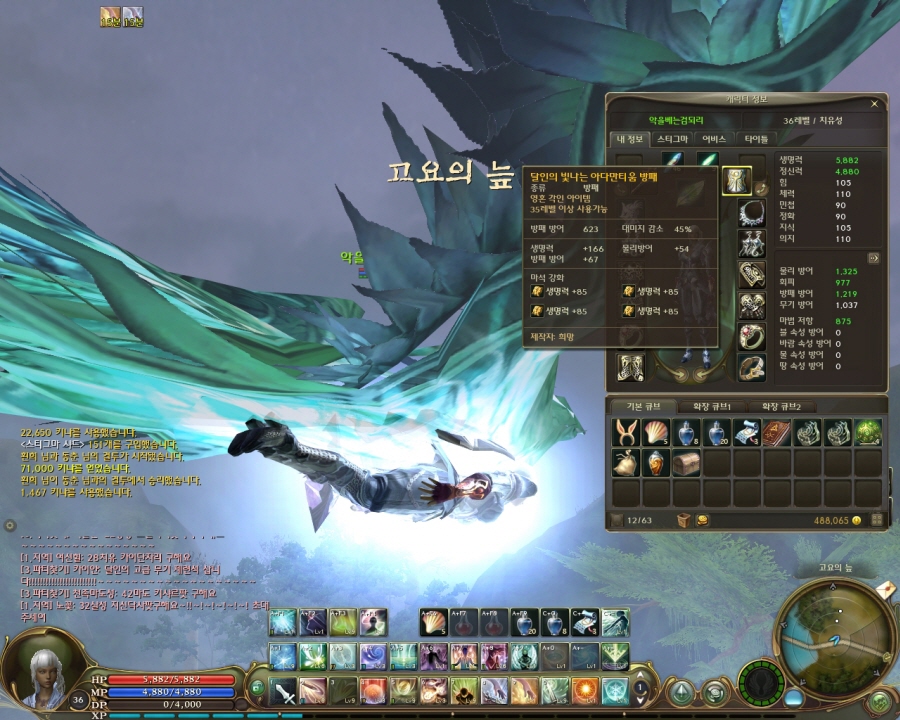Open the mail envelope icon by minimap
The height and width of the screenshot is (720, 900).
883,591
